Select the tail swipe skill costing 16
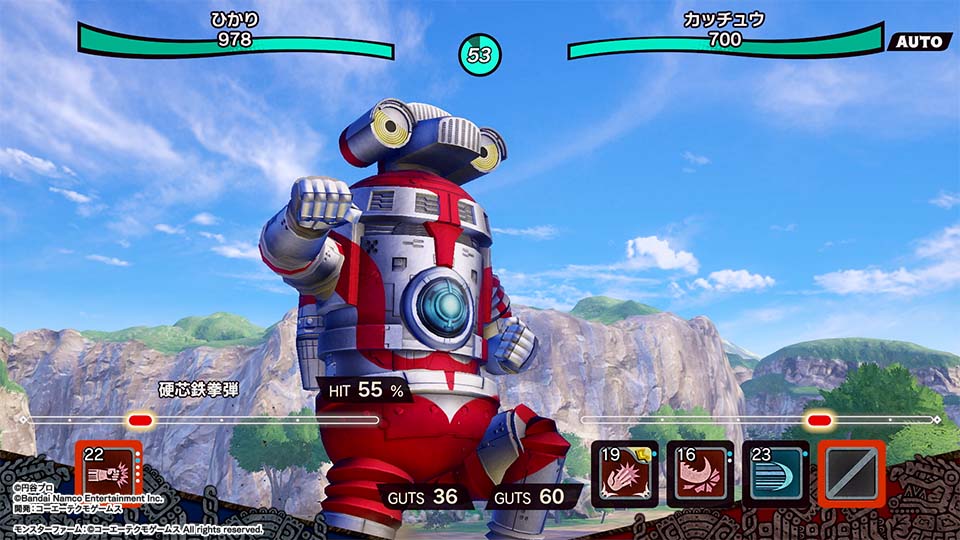This screenshot has width=960, height=540. 700,474
